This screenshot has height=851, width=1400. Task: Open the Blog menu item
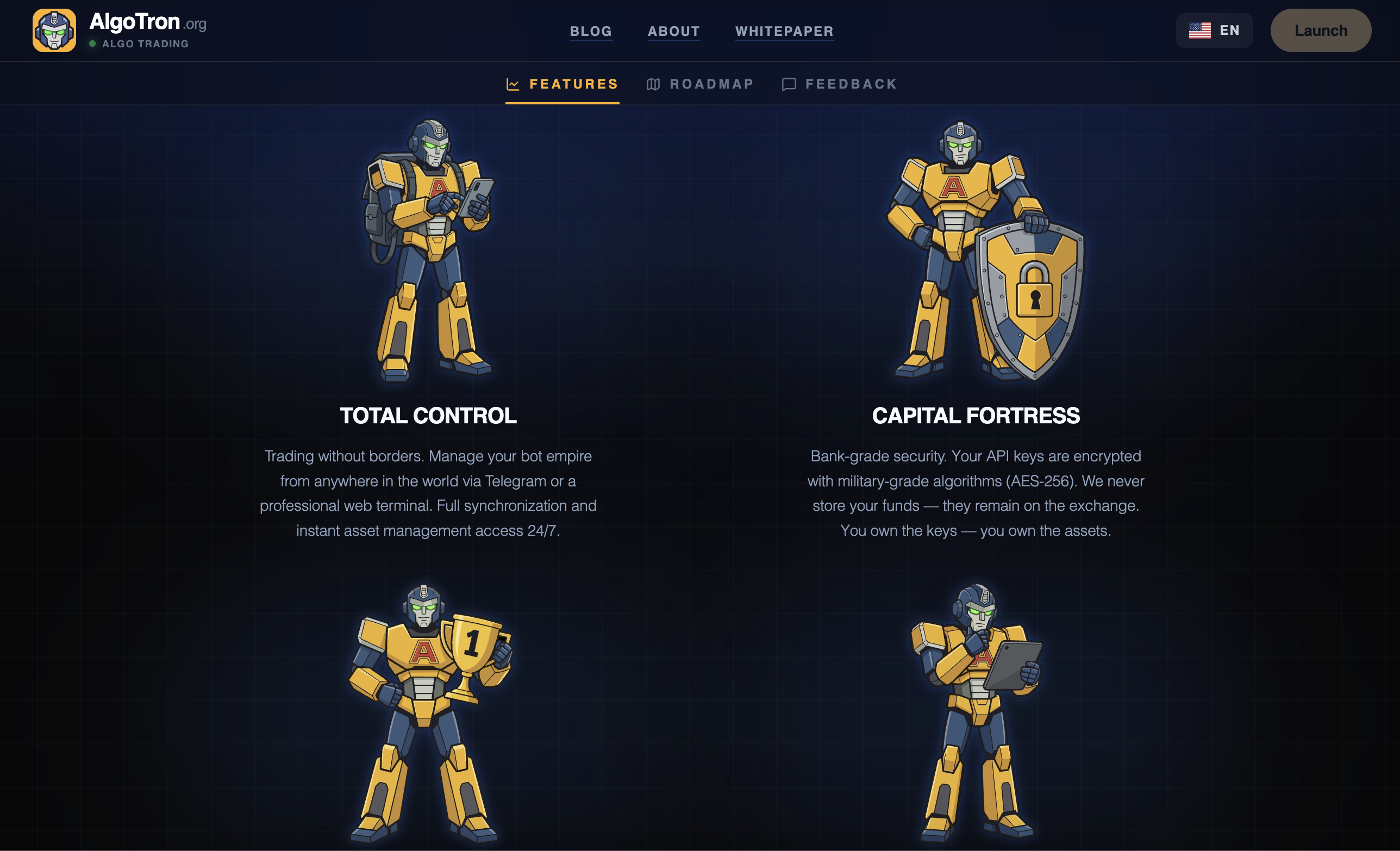pyautogui.click(x=591, y=31)
